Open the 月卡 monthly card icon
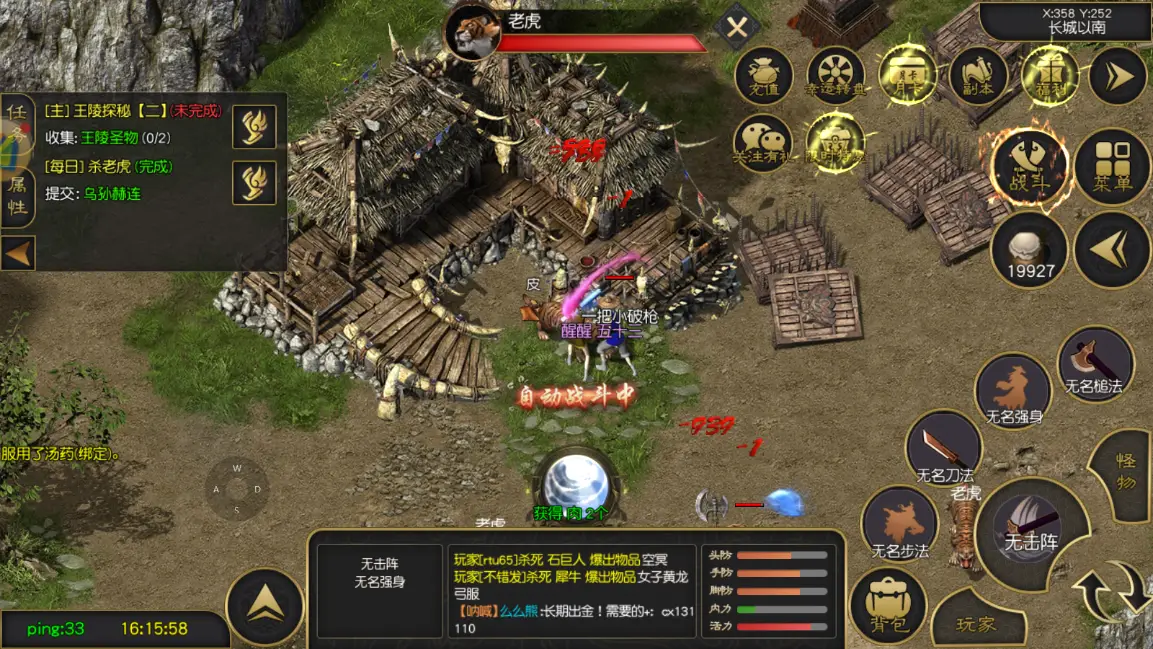 tap(907, 76)
